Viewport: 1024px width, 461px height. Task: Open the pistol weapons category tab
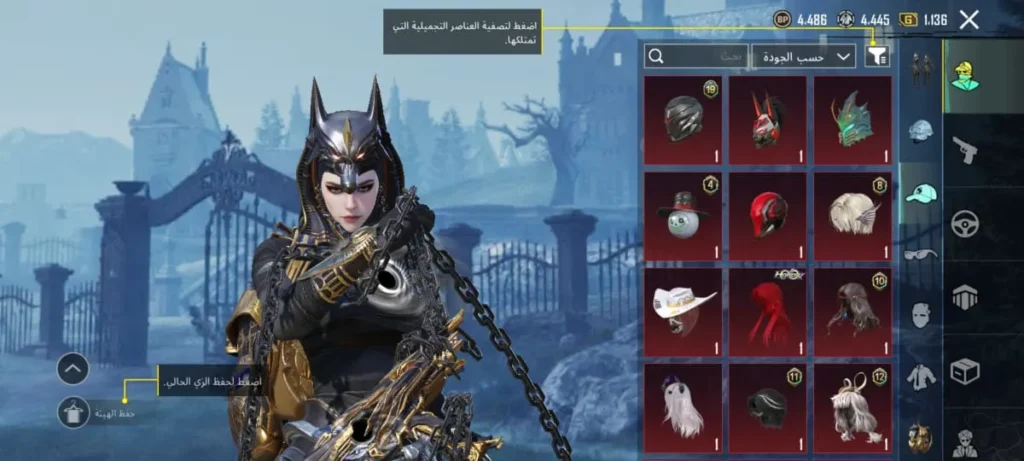pyautogui.click(x=965, y=150)
